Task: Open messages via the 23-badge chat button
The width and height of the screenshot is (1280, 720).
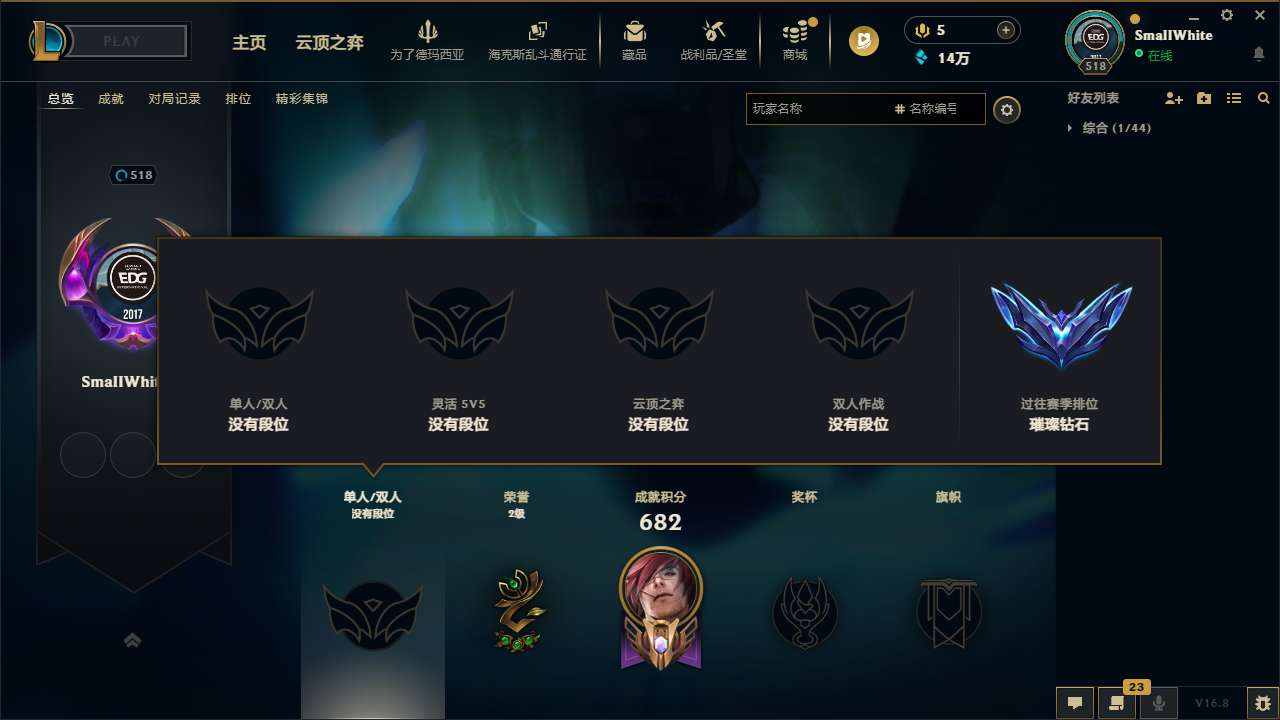Action: pyautogui.click(x=1116, y=703)
